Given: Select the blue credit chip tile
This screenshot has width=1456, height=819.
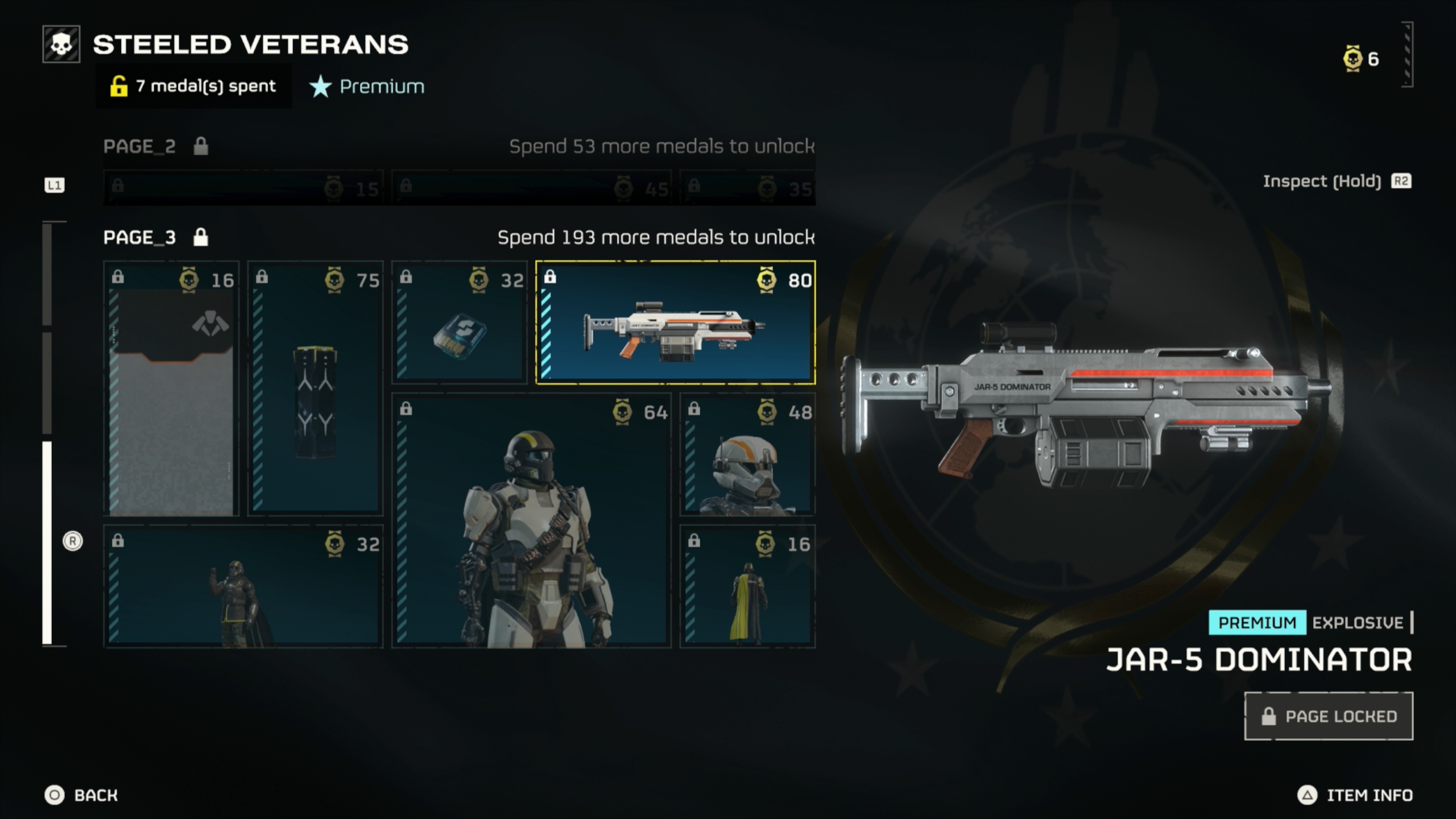Looking at the screenshot, I should 459,322.
